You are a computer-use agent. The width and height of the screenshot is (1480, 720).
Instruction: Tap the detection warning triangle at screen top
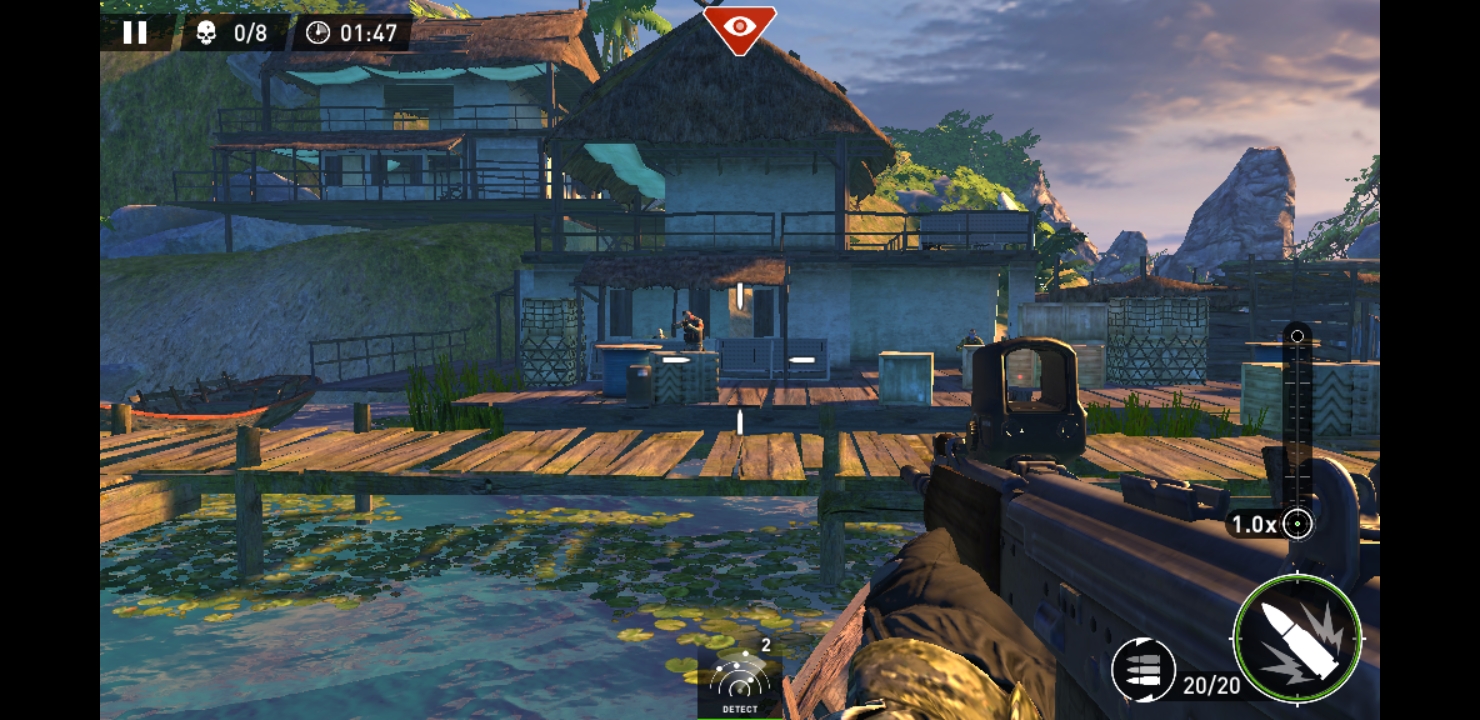739,29
